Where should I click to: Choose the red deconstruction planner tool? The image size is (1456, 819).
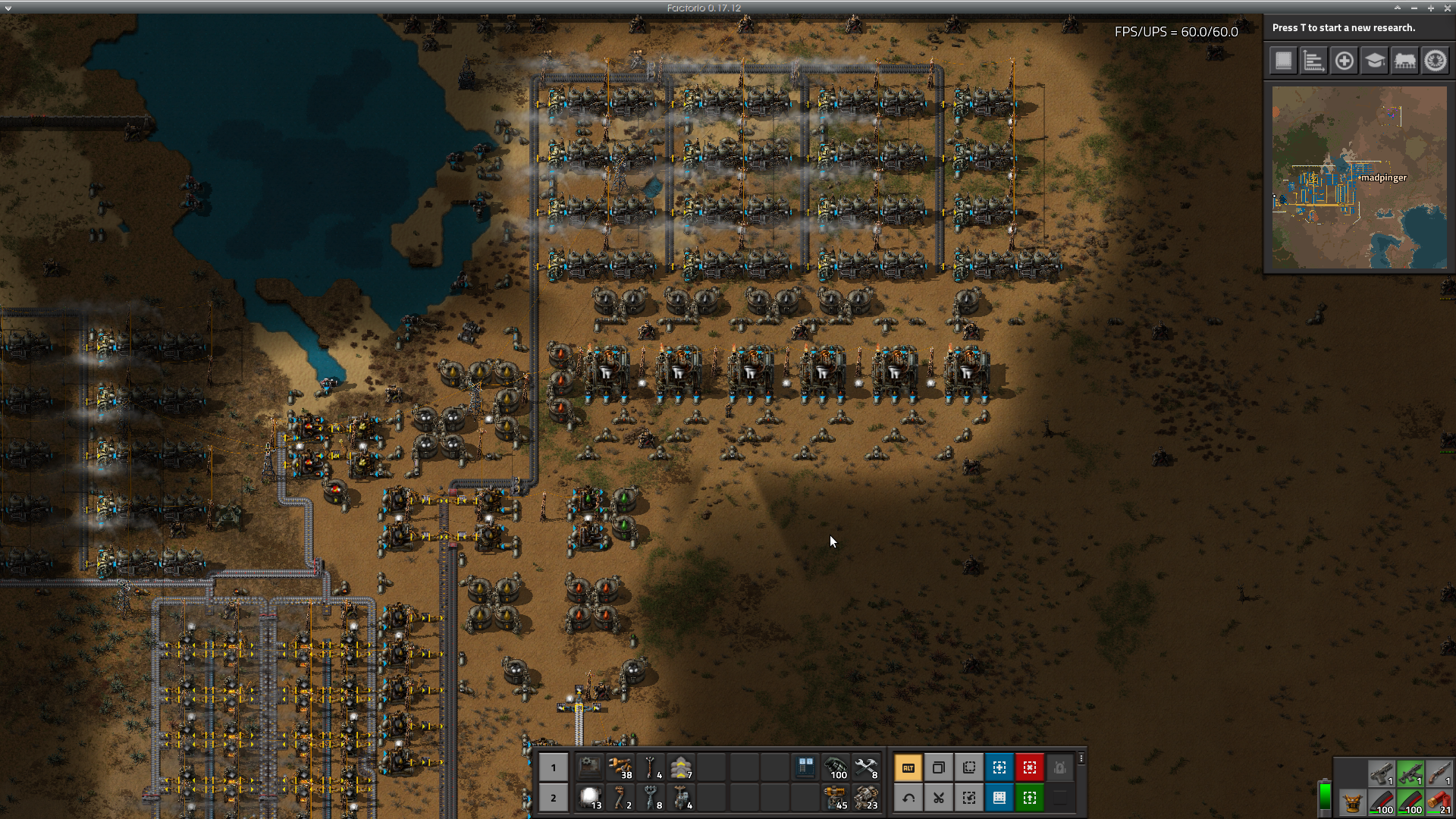click(1030, 767)
